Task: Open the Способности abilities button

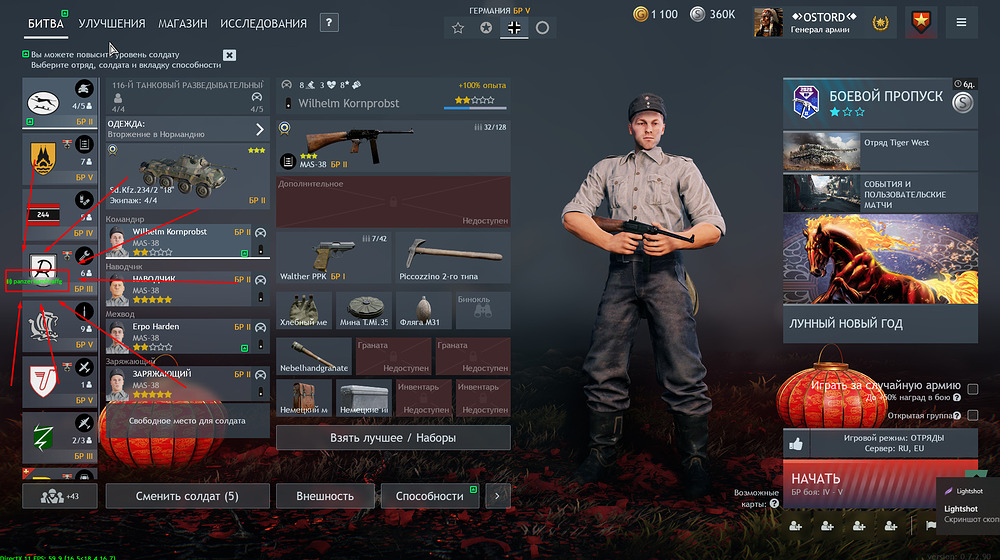Action: pos(429,496)
